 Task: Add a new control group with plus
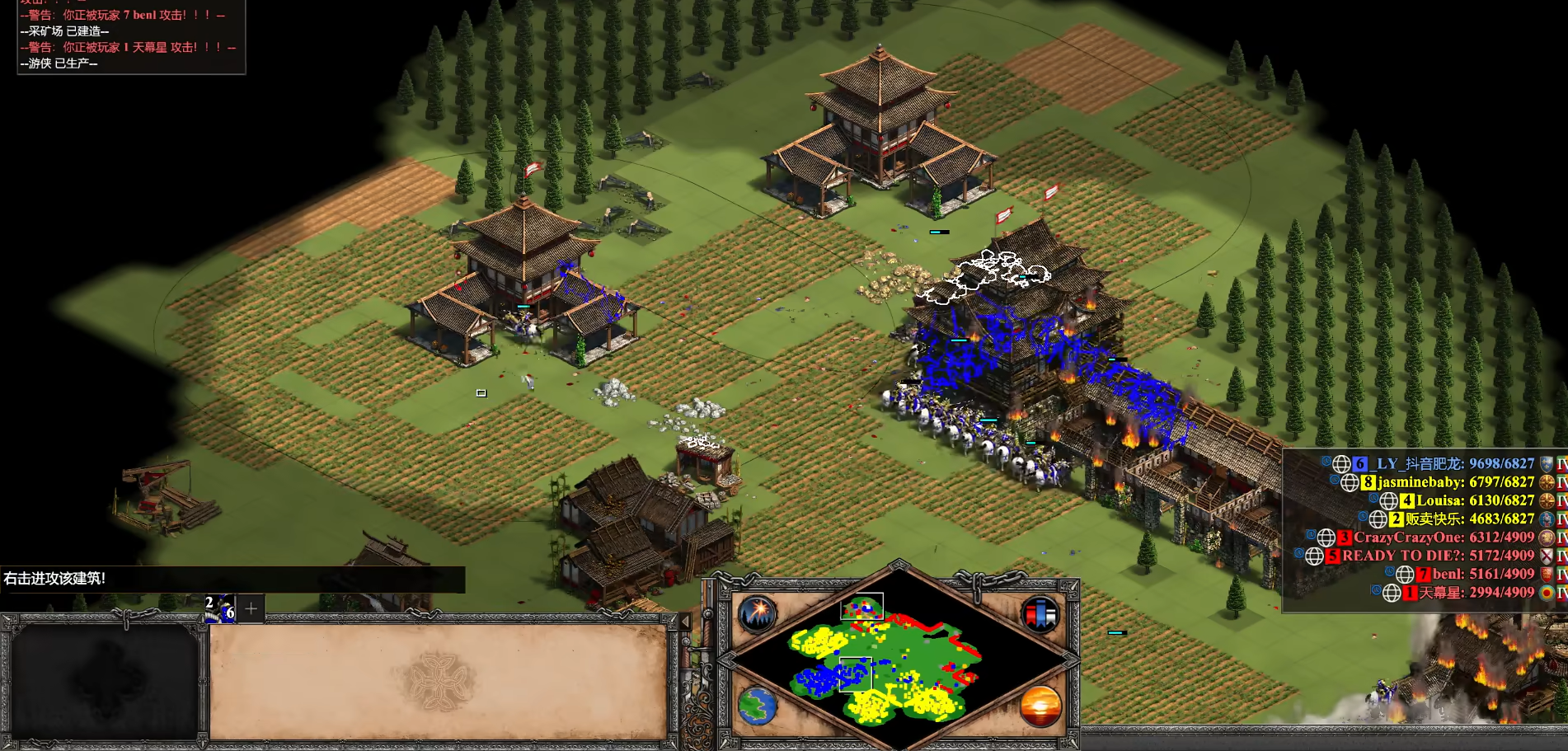click(x=251, y=609)
